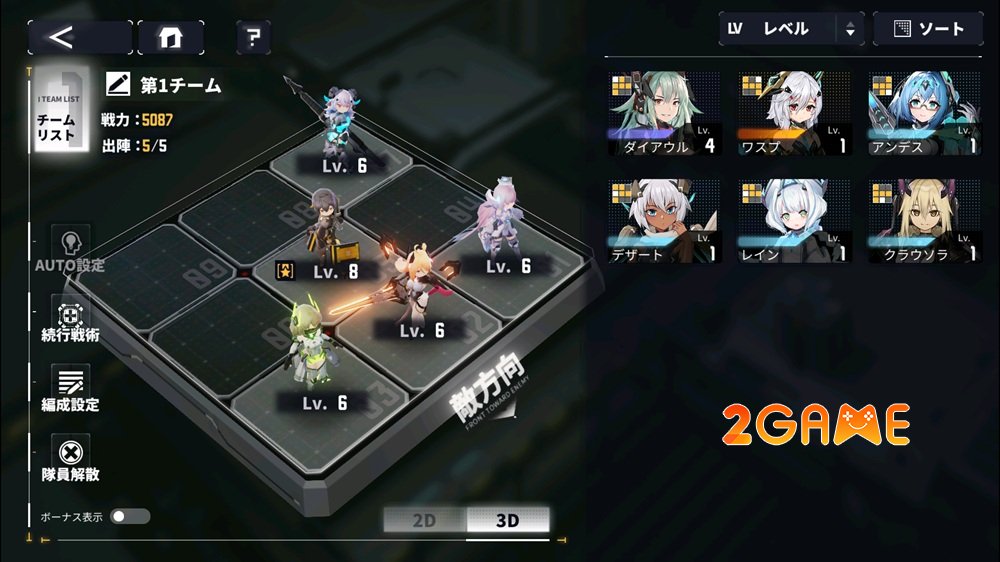Image resolution: width=1000 pixels, height=562 pixels.
Task: Disband the team with 隊員解散
Action: tap(70, 458)
